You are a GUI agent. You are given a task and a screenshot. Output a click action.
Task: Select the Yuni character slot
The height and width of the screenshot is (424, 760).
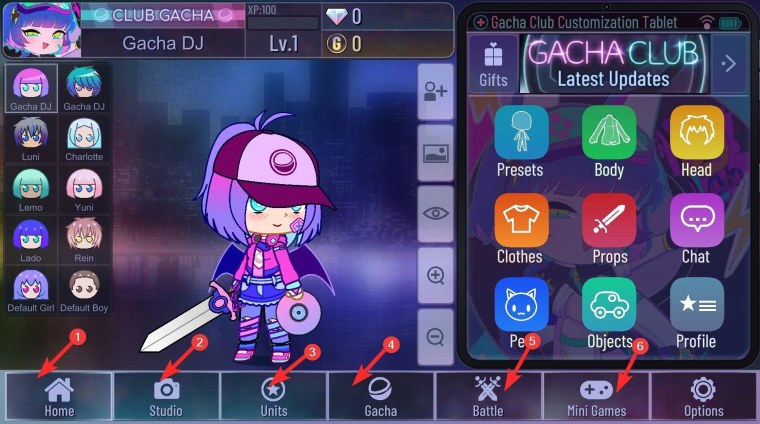[84, 190]
